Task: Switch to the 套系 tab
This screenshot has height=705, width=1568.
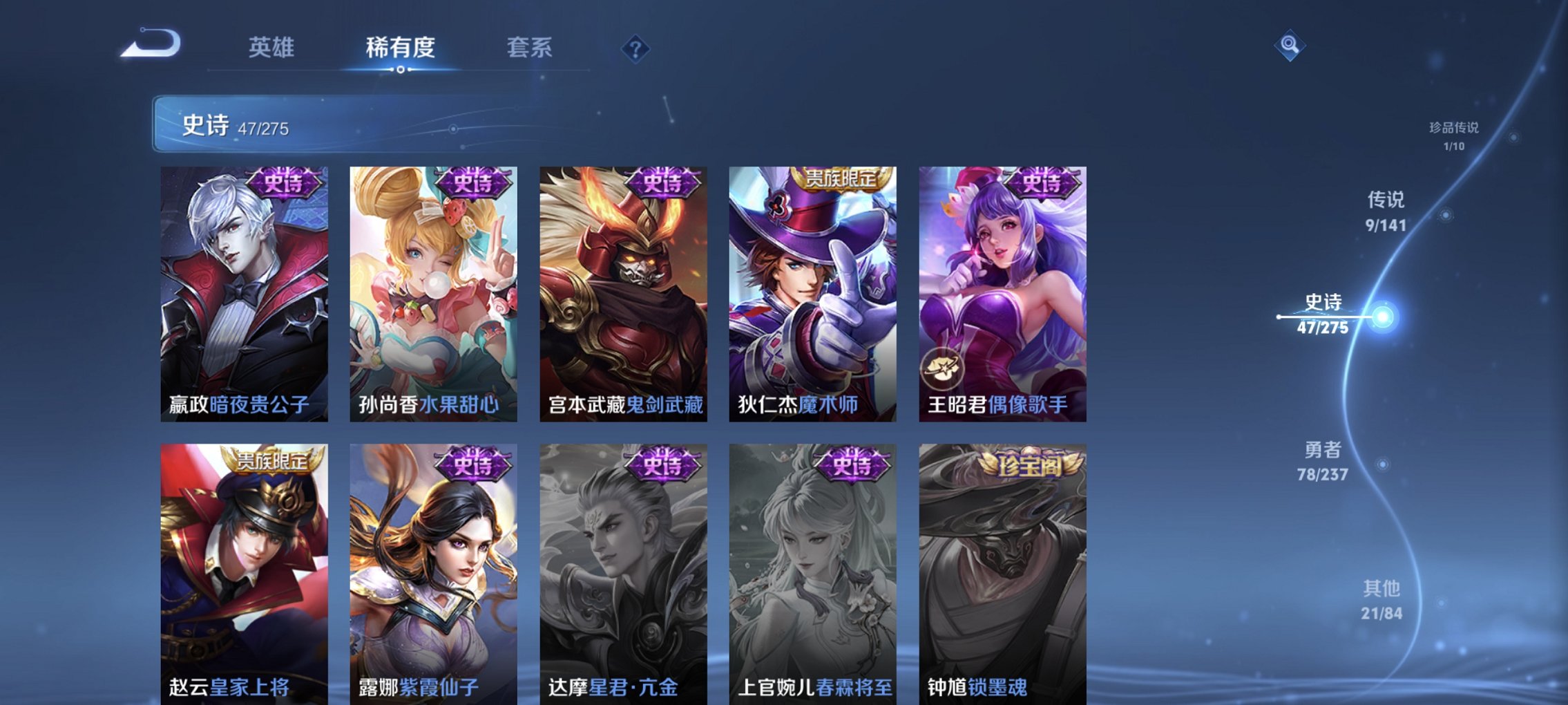Action: point(526,48)
